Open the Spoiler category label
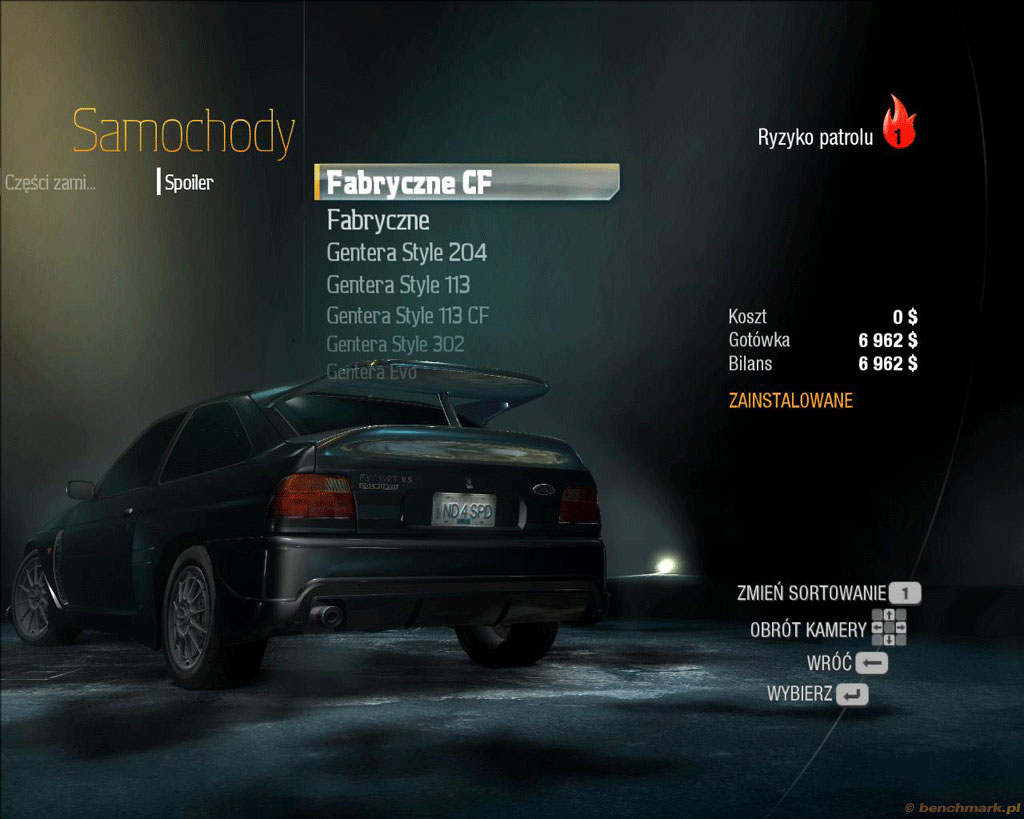1024x819 pixels. pos(189,183)
